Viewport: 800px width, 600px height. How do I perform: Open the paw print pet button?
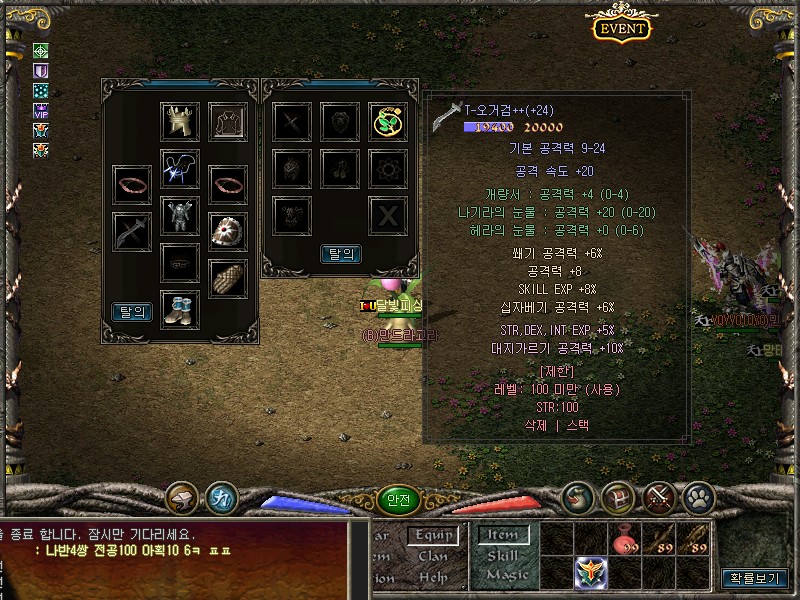(698, 496)
